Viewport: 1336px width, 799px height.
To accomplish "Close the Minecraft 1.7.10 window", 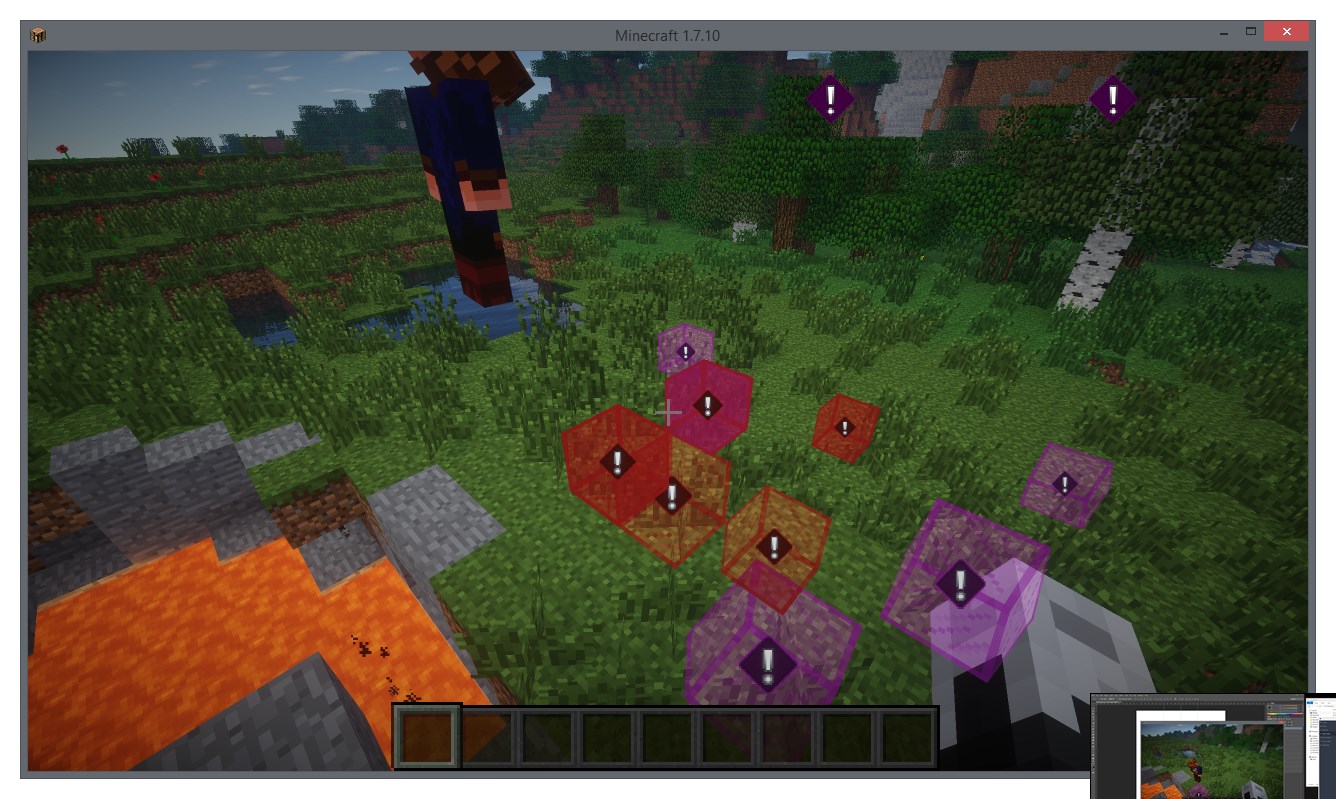I will 1285,33.
